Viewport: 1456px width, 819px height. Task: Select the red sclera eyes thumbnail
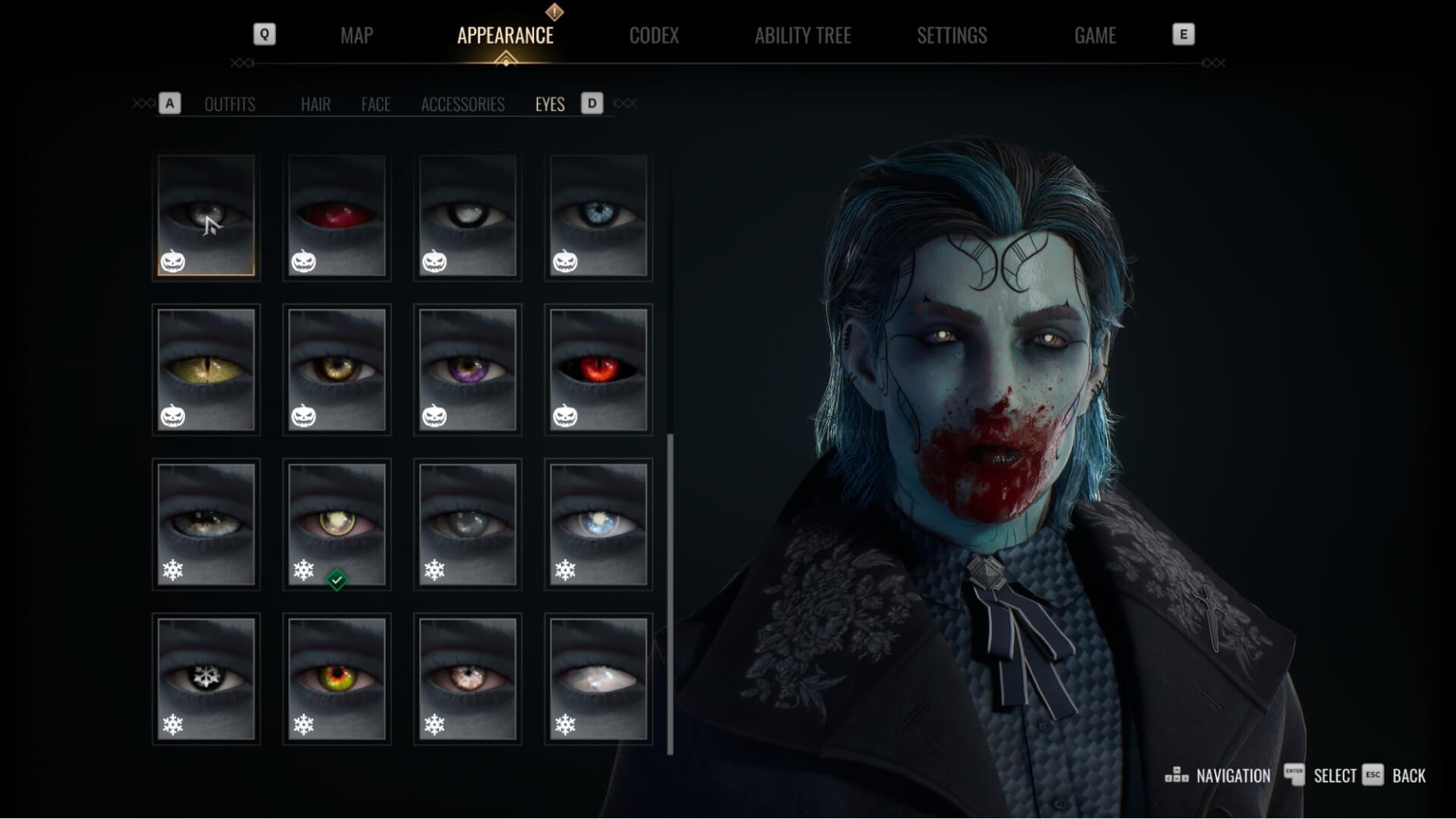point(337,216)
